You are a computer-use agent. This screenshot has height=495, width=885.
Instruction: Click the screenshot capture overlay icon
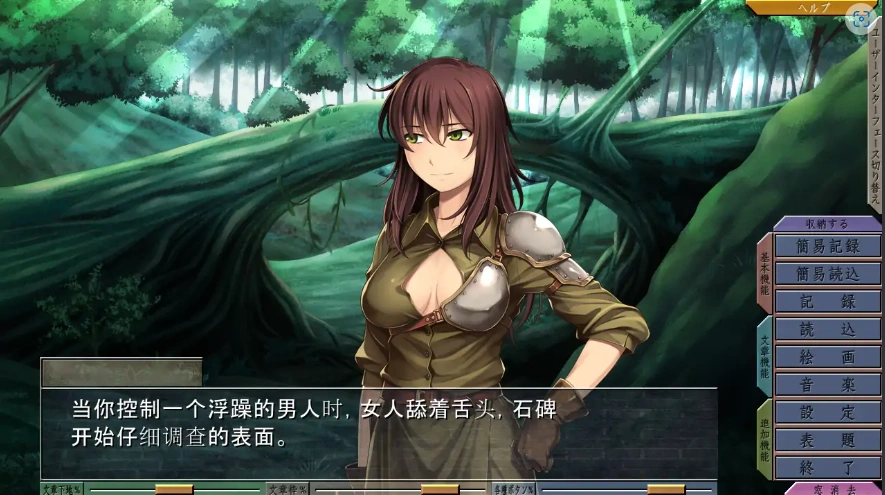(859, 18)
